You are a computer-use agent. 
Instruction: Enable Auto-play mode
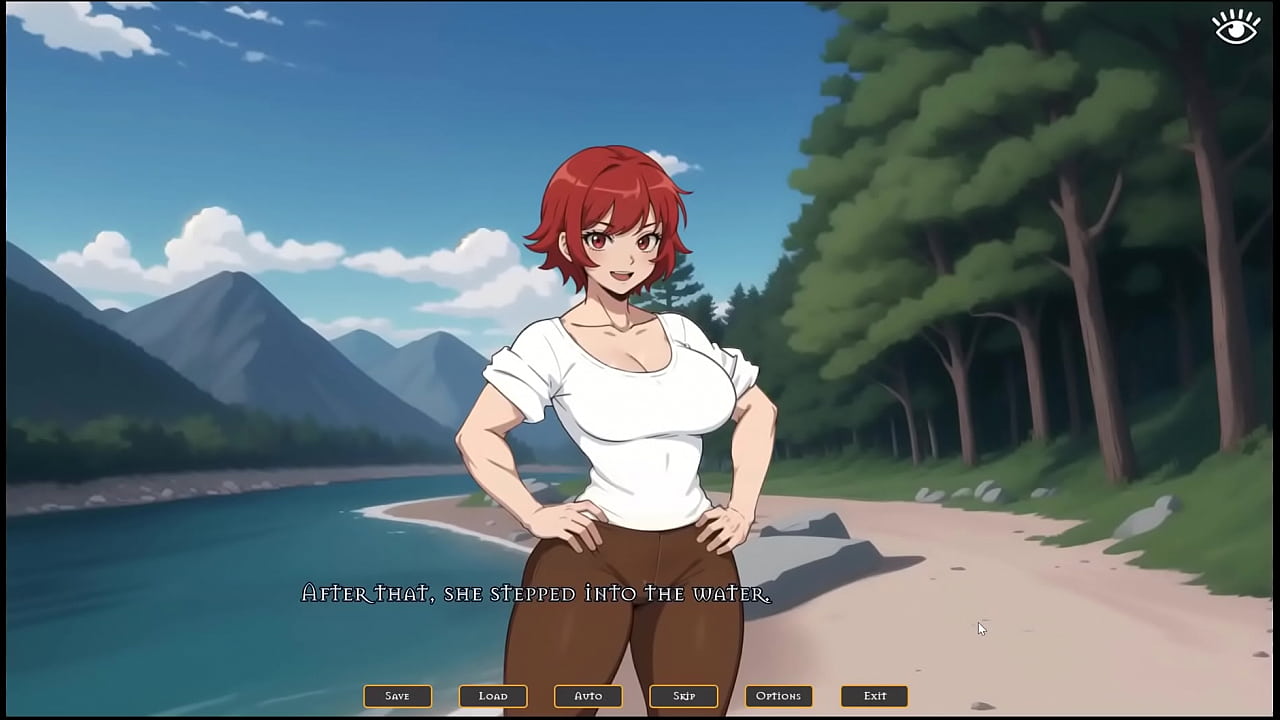click(588, 695)
